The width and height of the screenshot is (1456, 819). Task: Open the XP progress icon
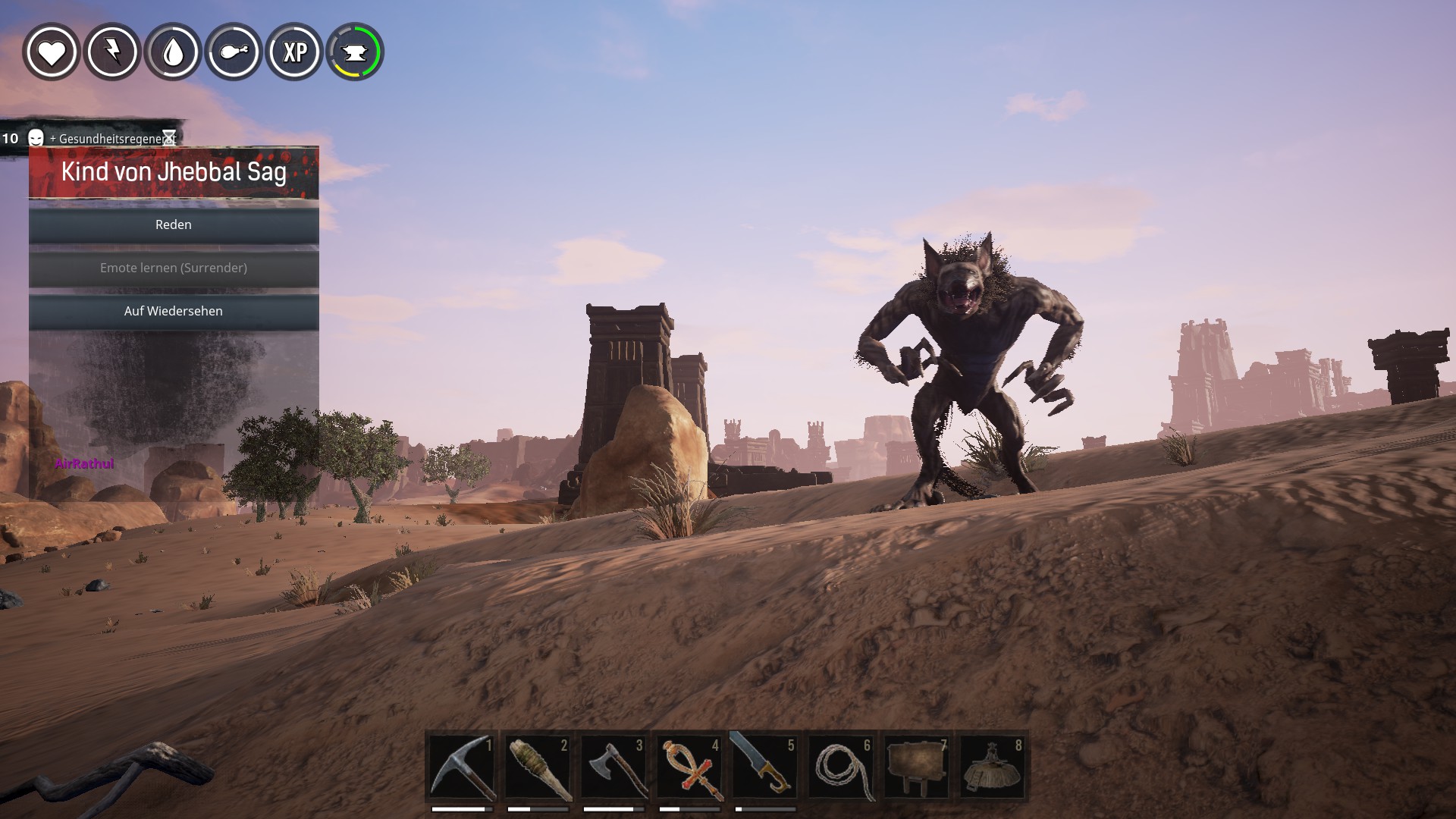294,52
